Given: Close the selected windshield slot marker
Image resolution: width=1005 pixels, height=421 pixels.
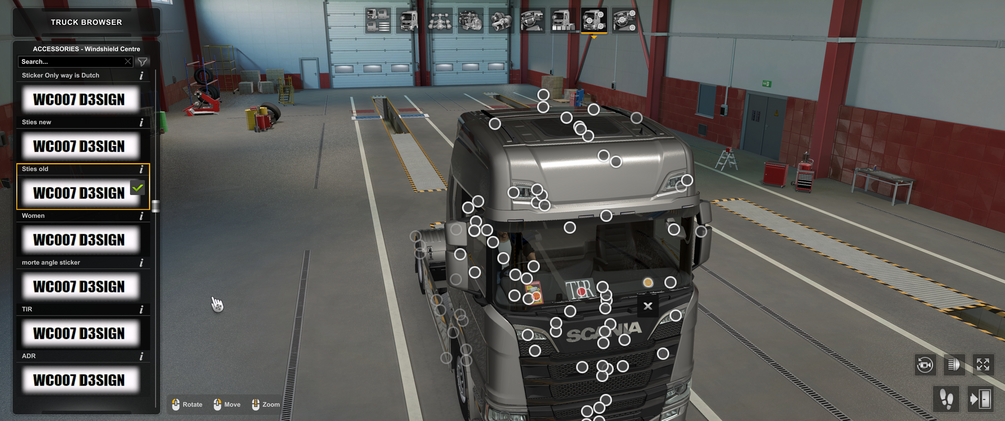Looking at the screenshot, I should click(647, 306).
